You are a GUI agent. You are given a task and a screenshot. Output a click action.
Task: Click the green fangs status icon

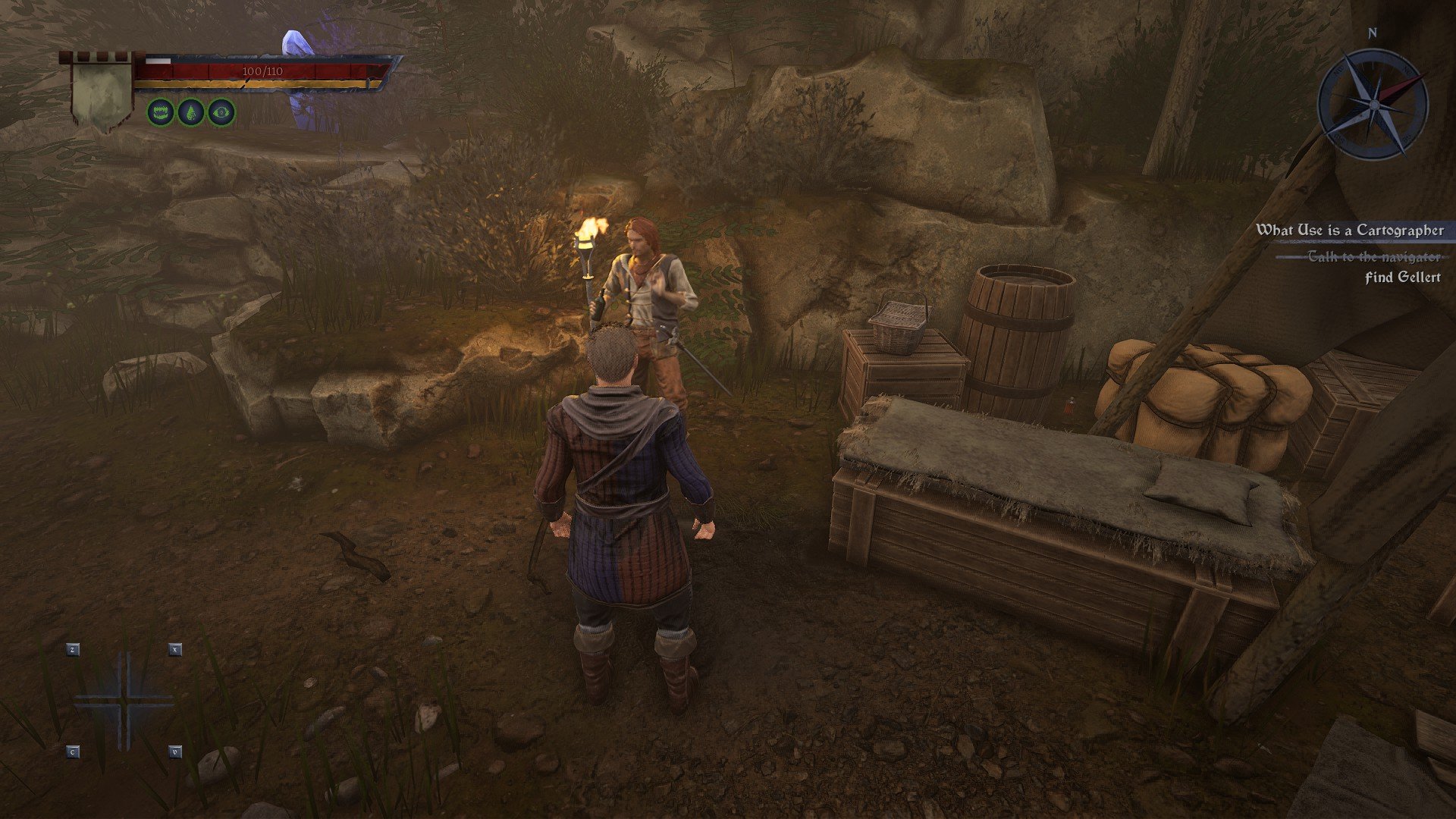coord(161,113)
